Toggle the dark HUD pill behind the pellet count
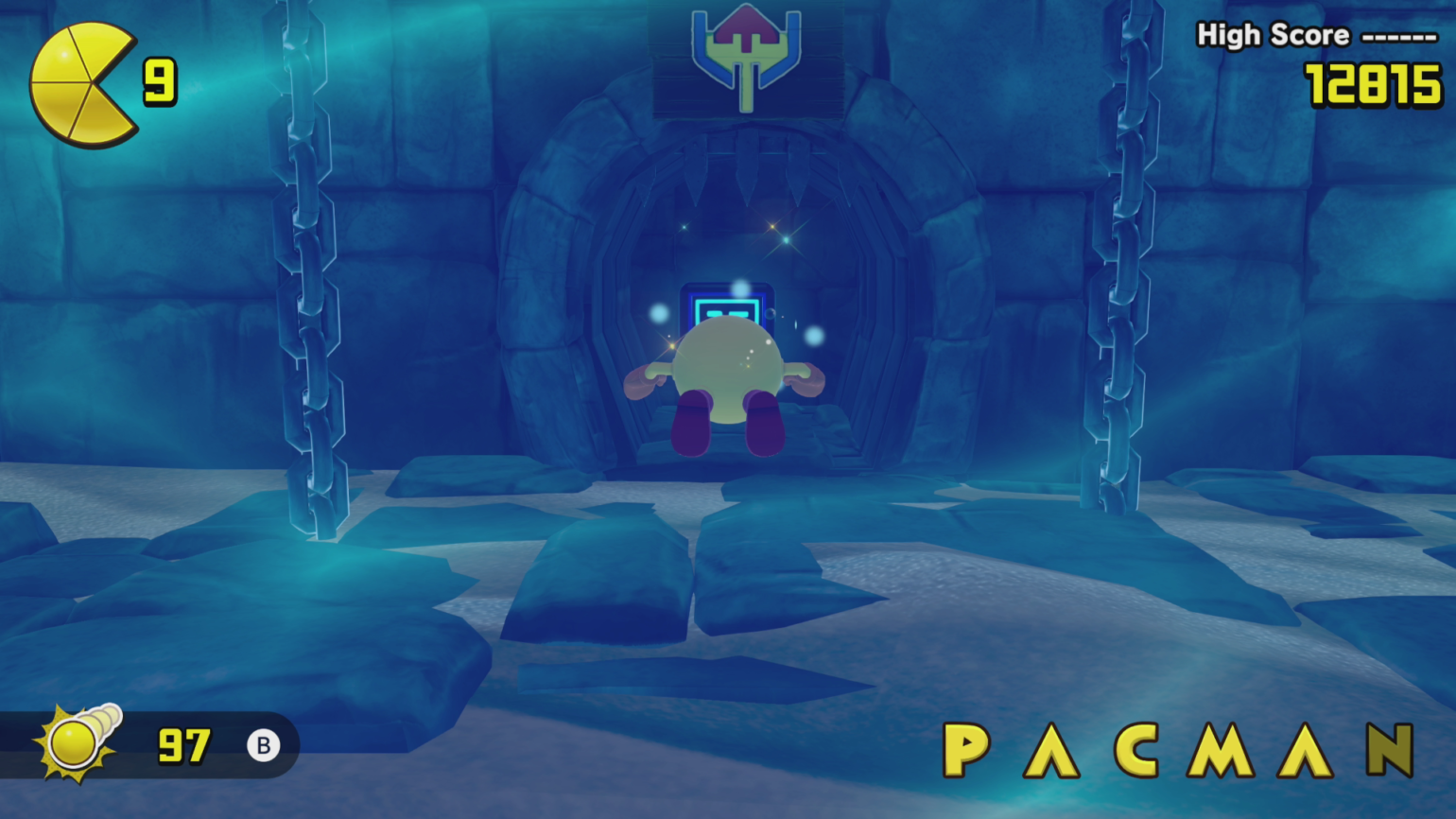 click(151, 746)
